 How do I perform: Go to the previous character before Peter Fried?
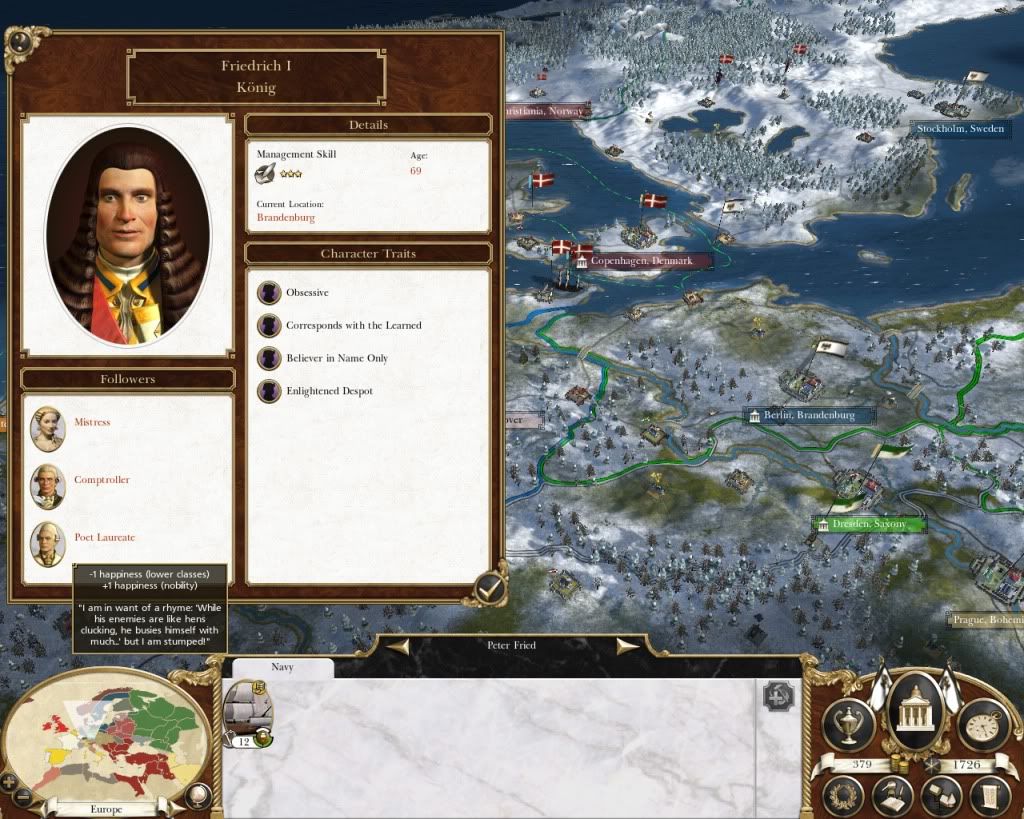(398, 646)
